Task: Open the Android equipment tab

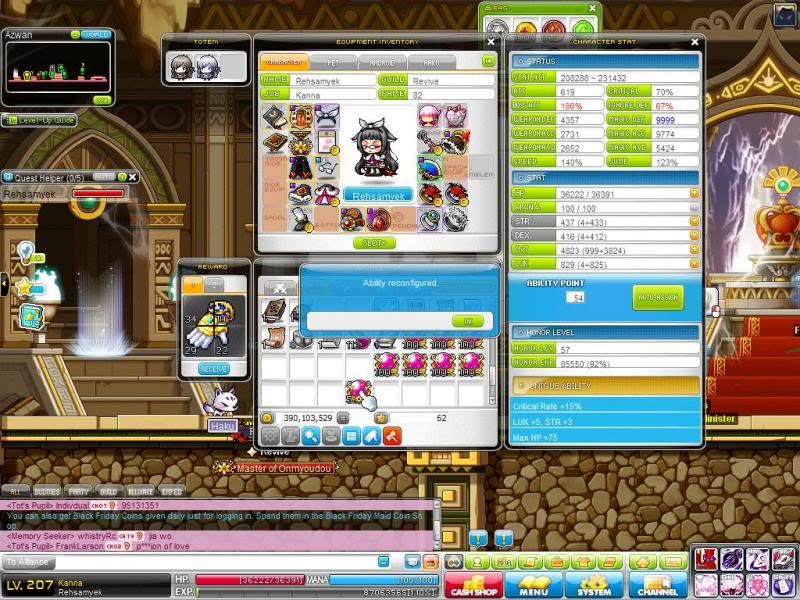Action: (x=383, y=62)
